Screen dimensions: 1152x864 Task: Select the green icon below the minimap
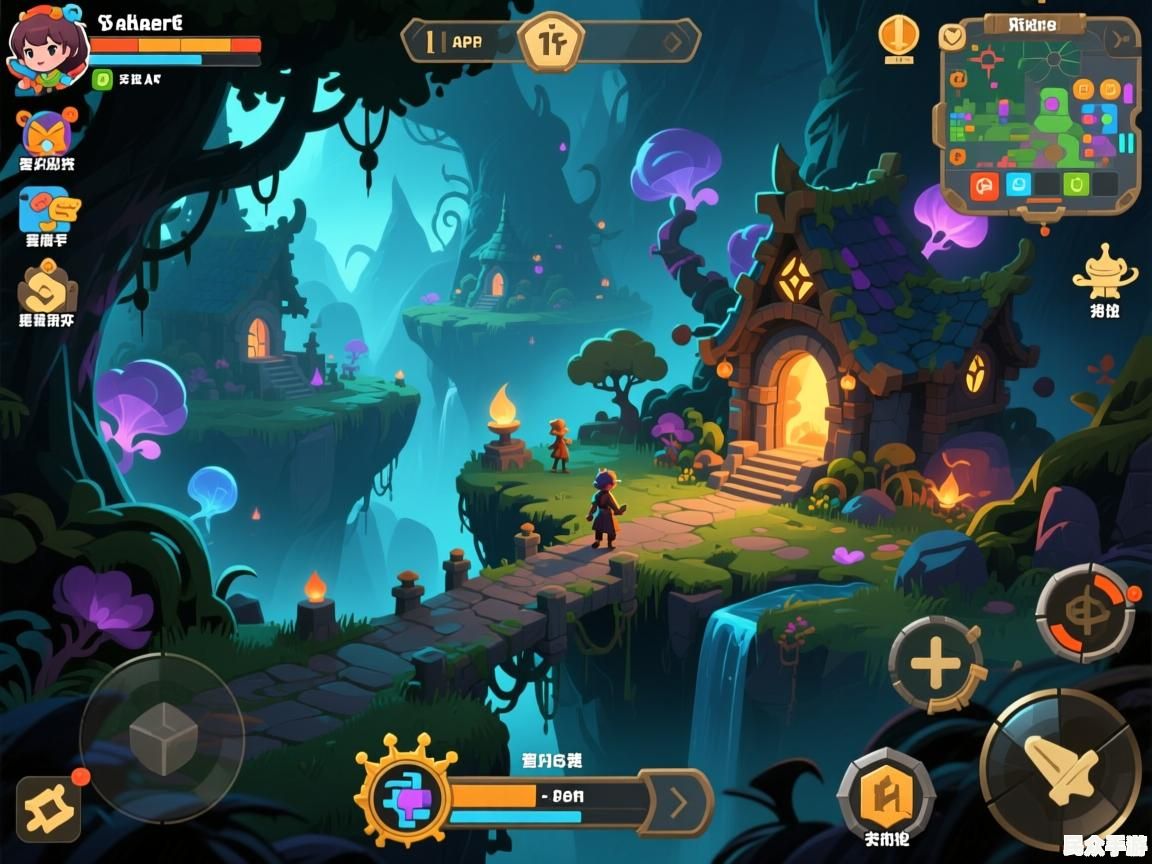(x=1076, y=185)
